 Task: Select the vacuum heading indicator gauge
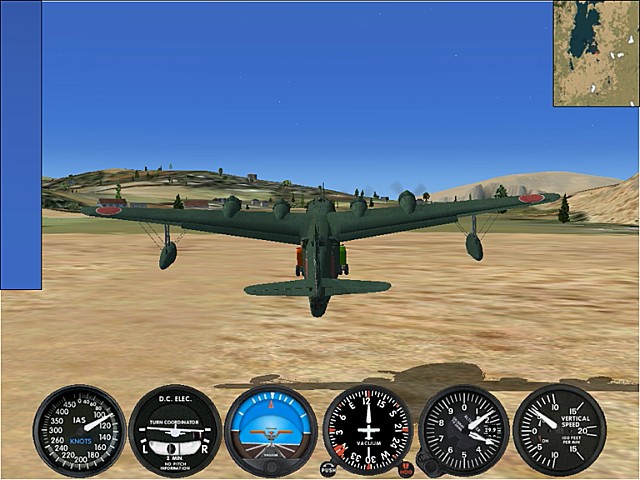tap(368, 430)
